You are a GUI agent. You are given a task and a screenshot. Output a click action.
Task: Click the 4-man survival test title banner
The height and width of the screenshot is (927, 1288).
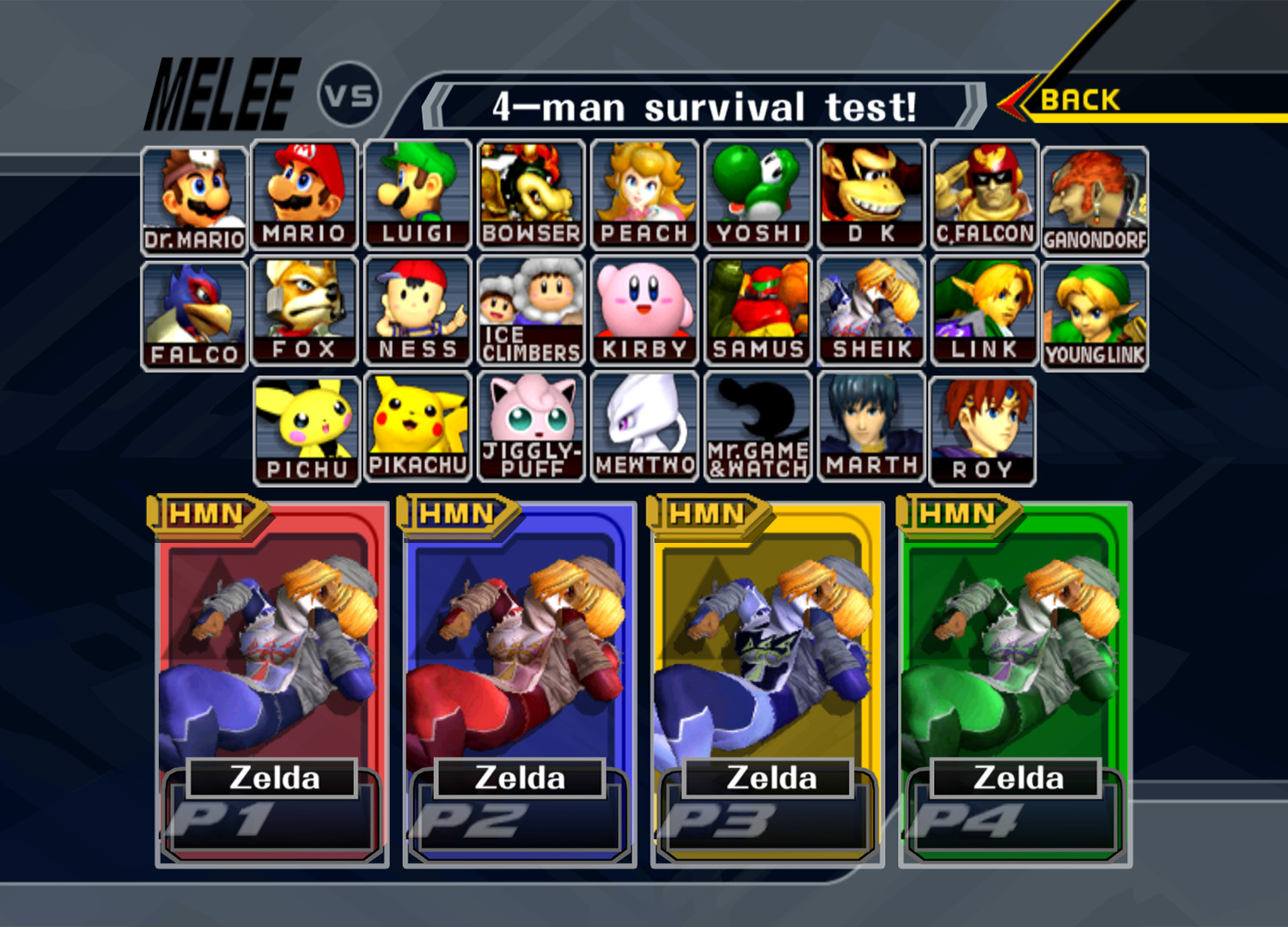[x=706, y=105]
